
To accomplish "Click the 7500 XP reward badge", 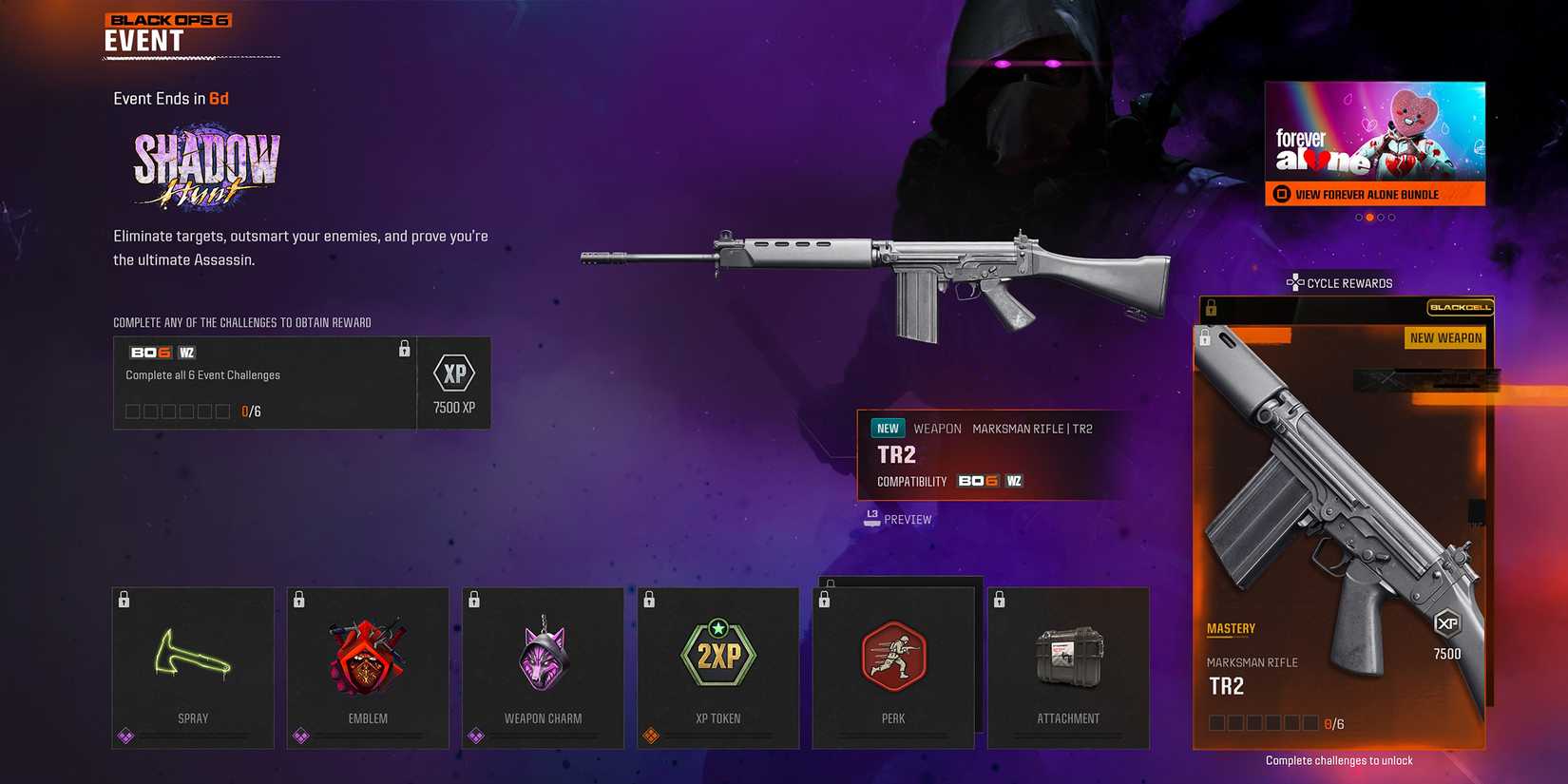I will coord(454,382).
